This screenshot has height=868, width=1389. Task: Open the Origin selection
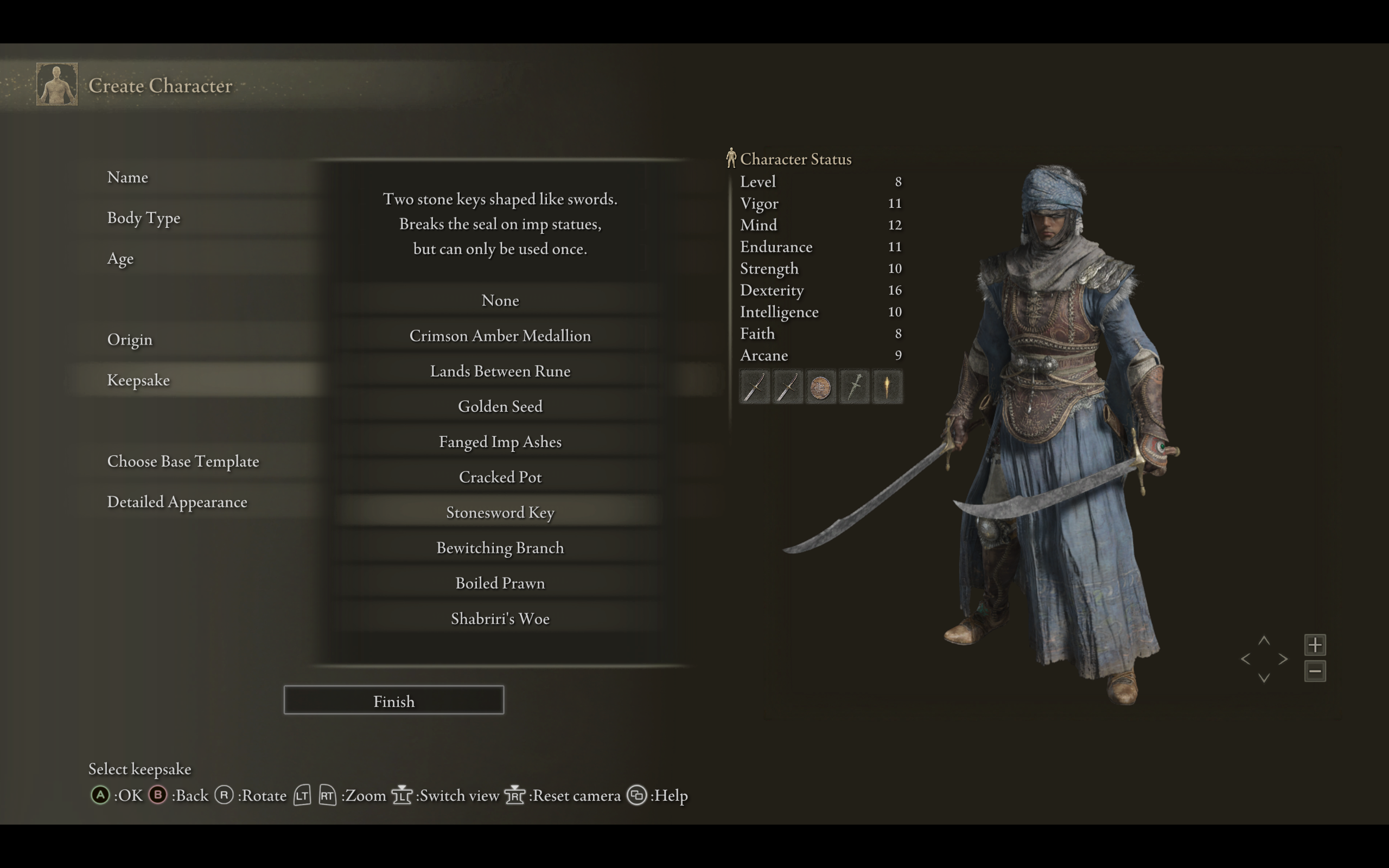pos(130,339)
